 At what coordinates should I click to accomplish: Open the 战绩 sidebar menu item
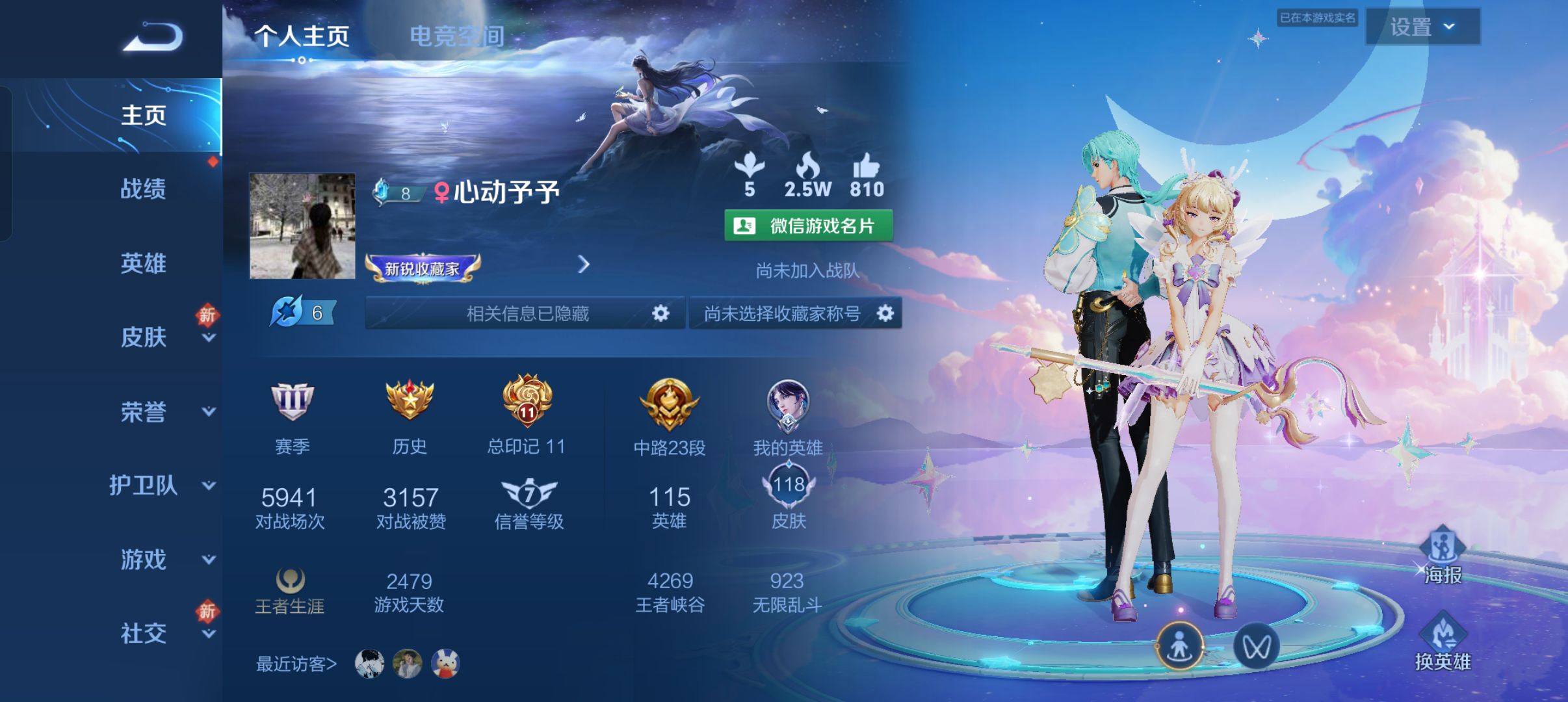tap(144, 190)
